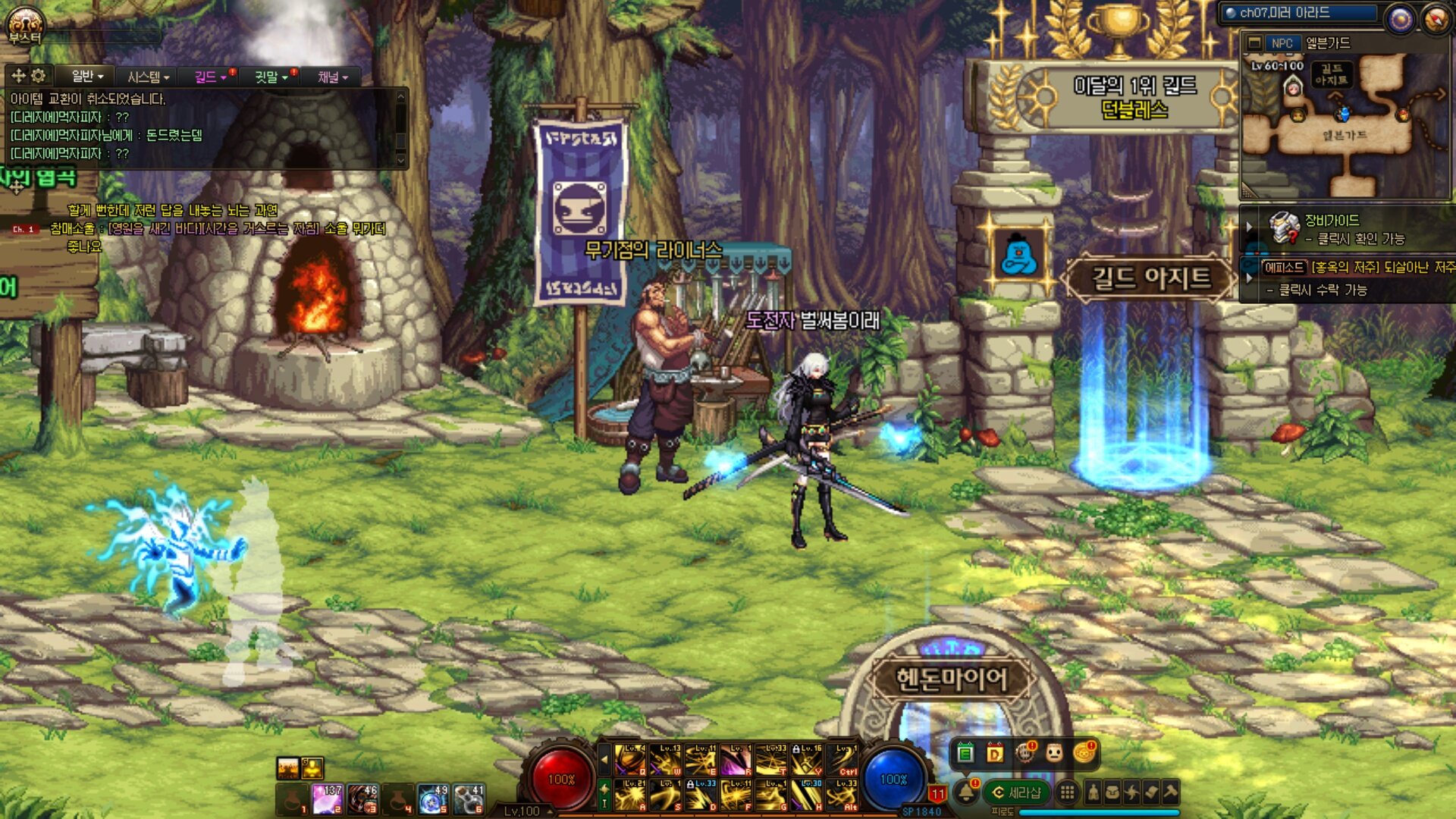The image size is (1456, 819).
Task: Switch to the 귓말 whisper tab
Action: pyautogui.click(x=271, y=77)
